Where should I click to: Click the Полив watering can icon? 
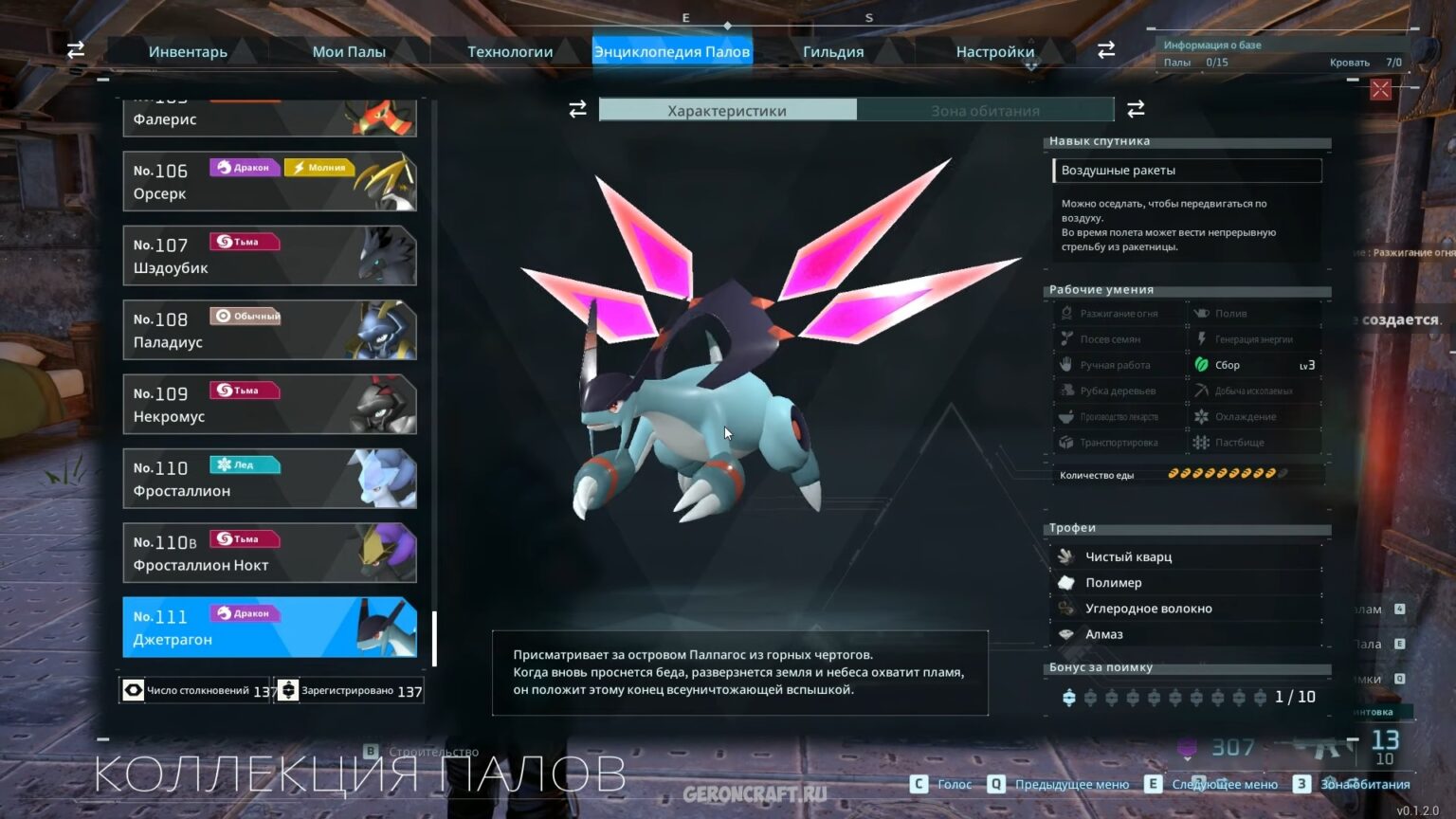[1203, 313]
